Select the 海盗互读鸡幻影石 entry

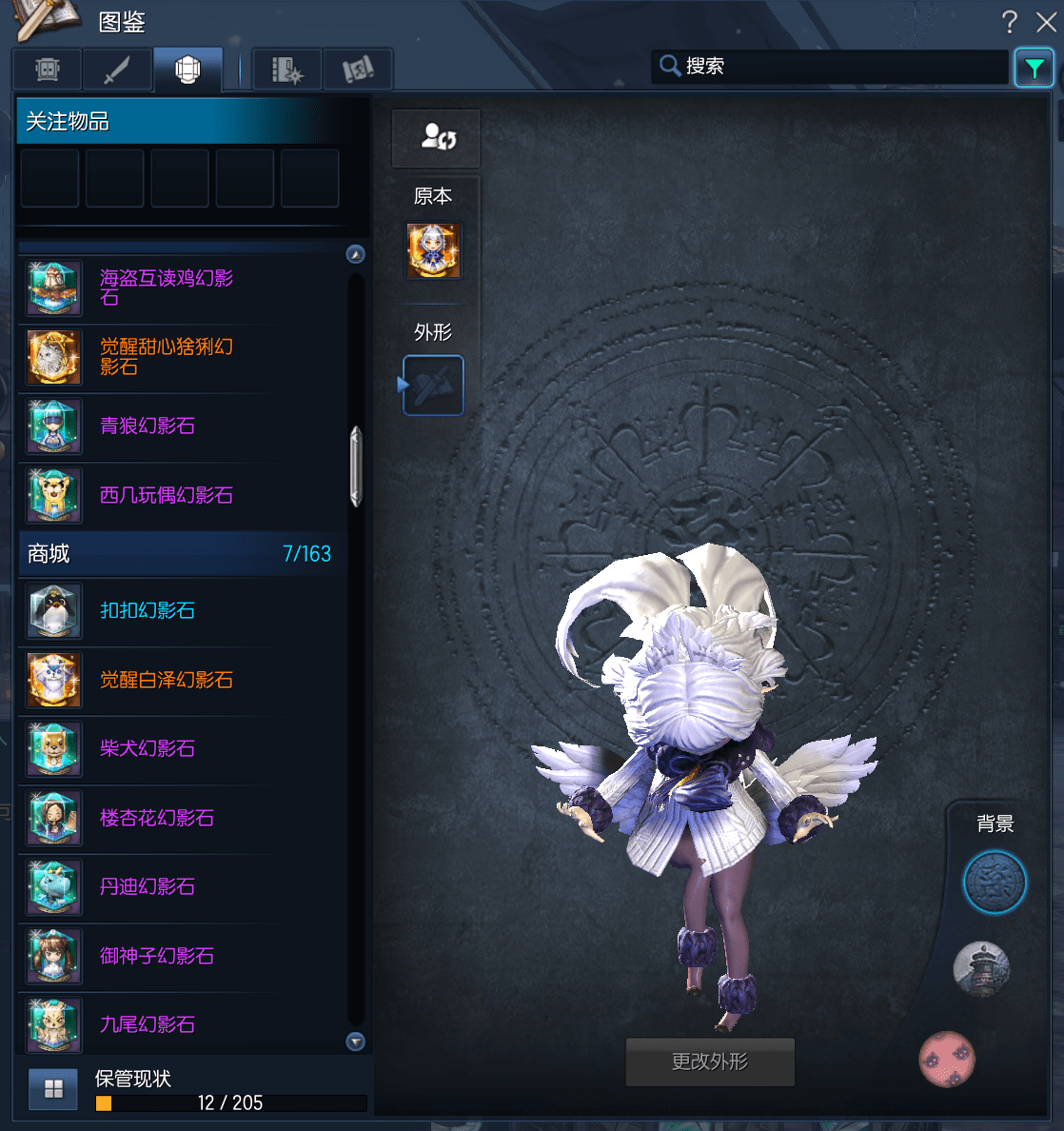click(167, 288)
